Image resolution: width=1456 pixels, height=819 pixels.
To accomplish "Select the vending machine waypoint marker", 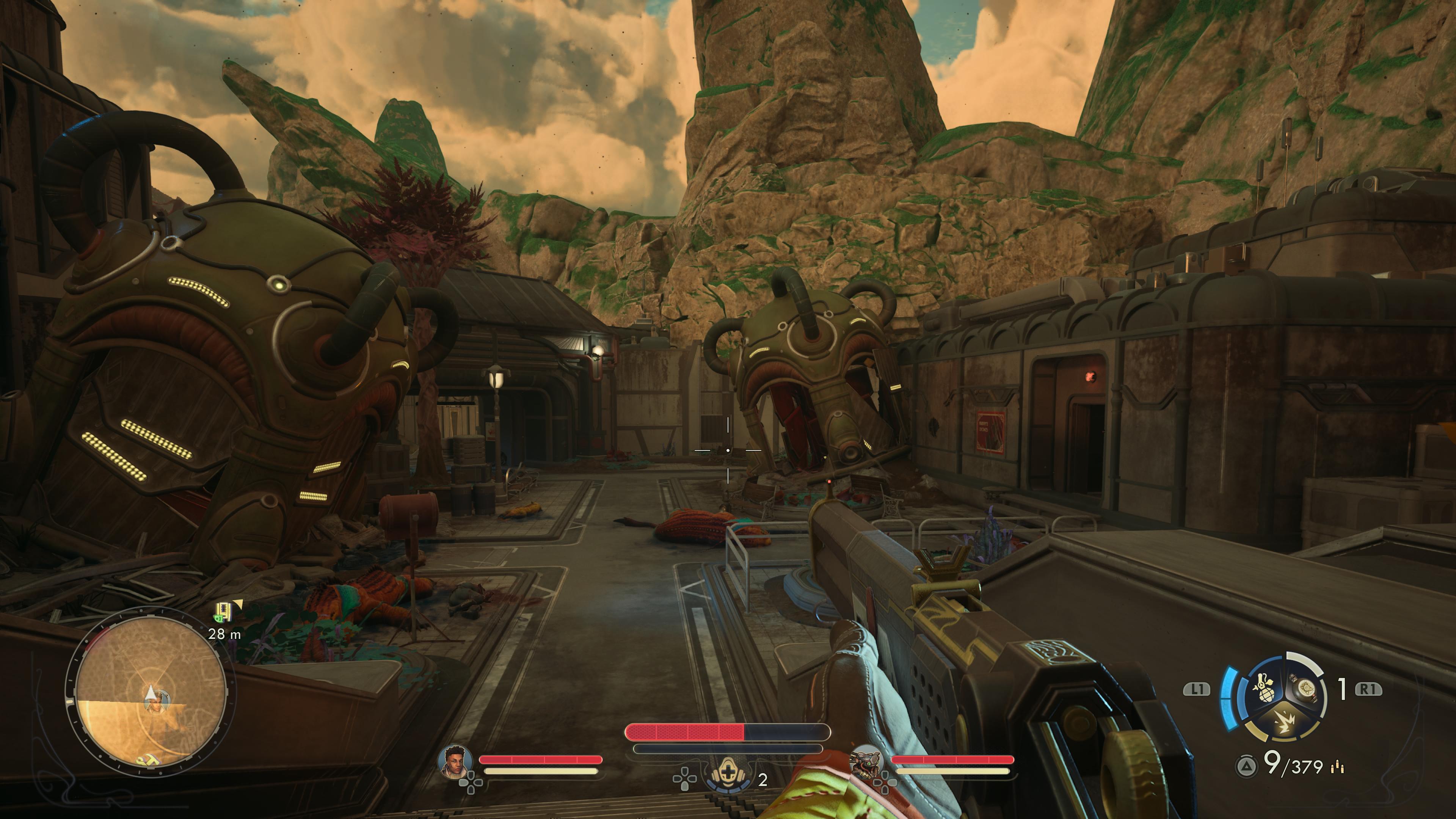I will pyautogui.click(x=224, y=611).
